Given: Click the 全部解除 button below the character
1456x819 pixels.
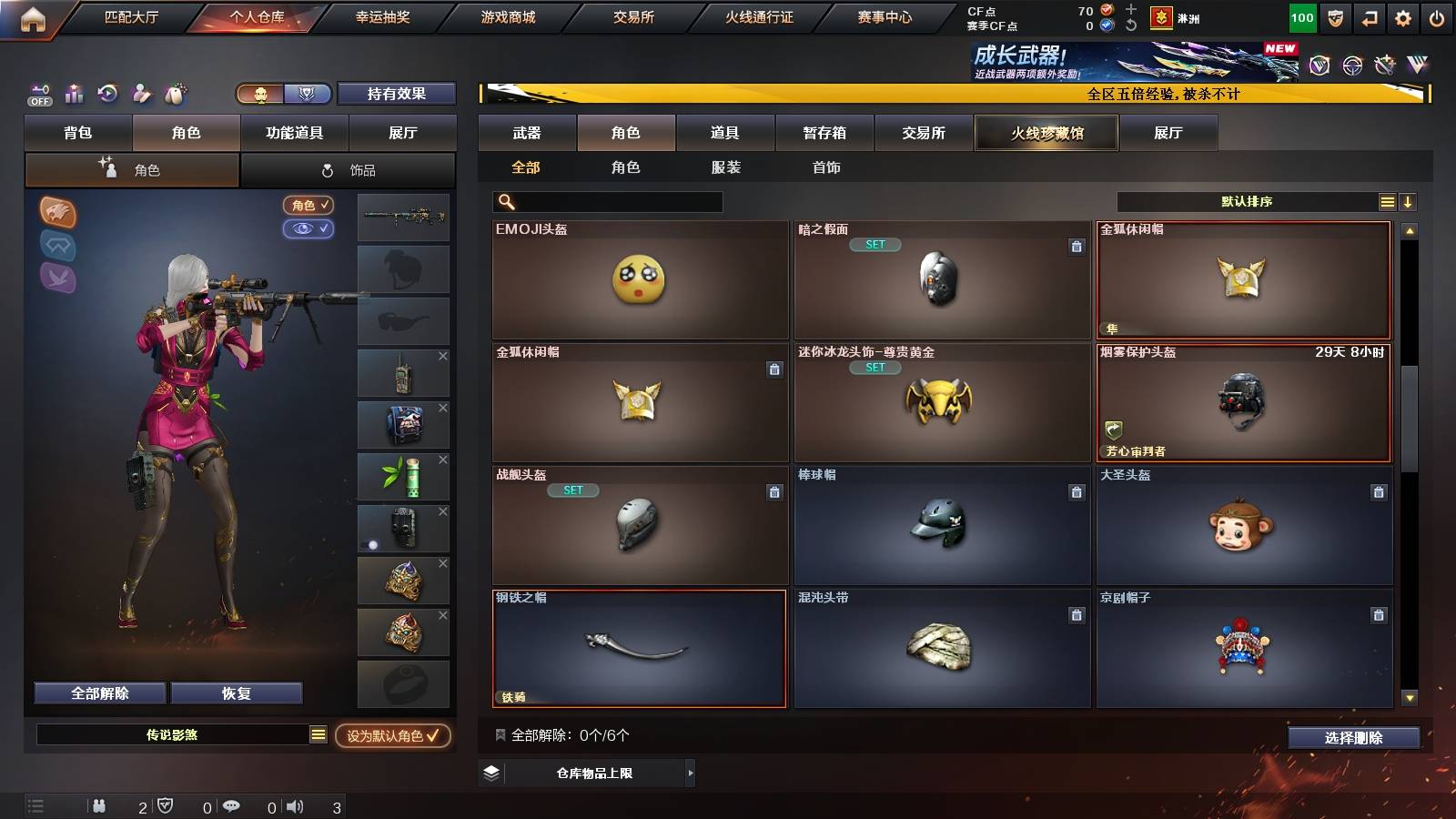Looking at the screenshot, I should [98, 693].
